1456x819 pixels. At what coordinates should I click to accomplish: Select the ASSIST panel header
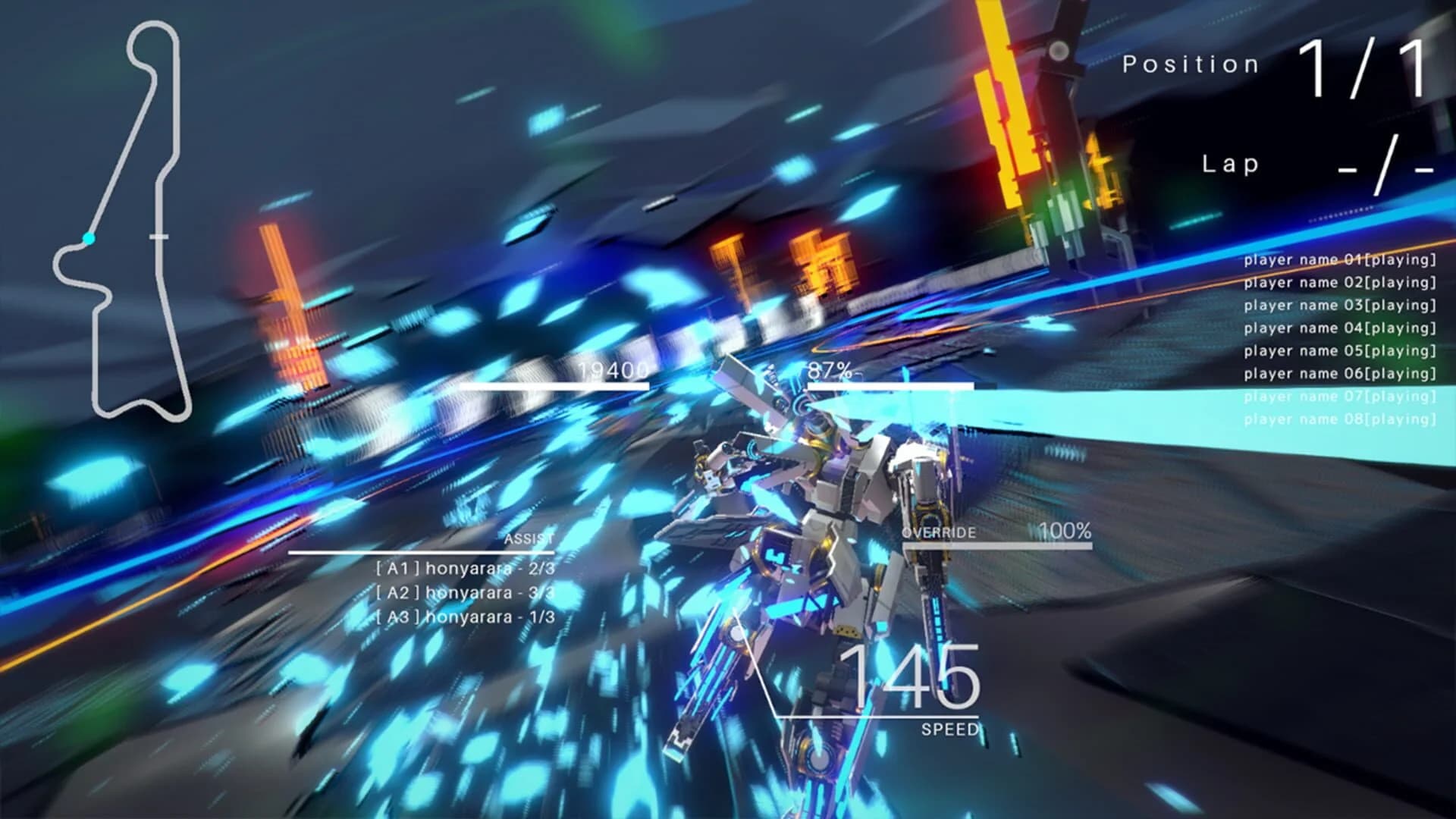pos(529,538)
